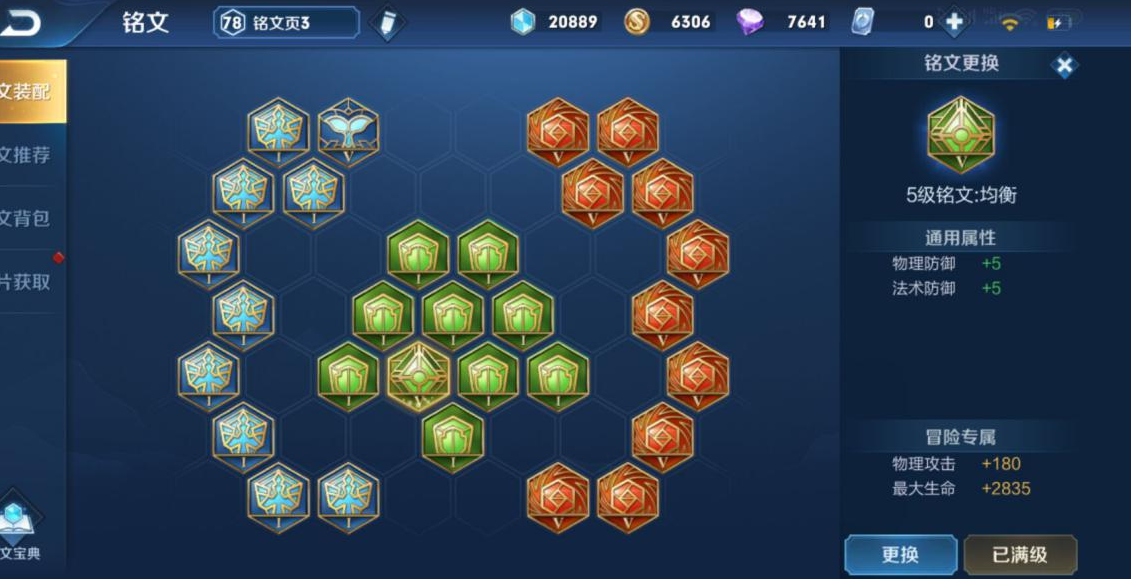Open the 铭文页3 page dropdown
This screenshot has height=579, width=1131.
[x=286, y=22]
